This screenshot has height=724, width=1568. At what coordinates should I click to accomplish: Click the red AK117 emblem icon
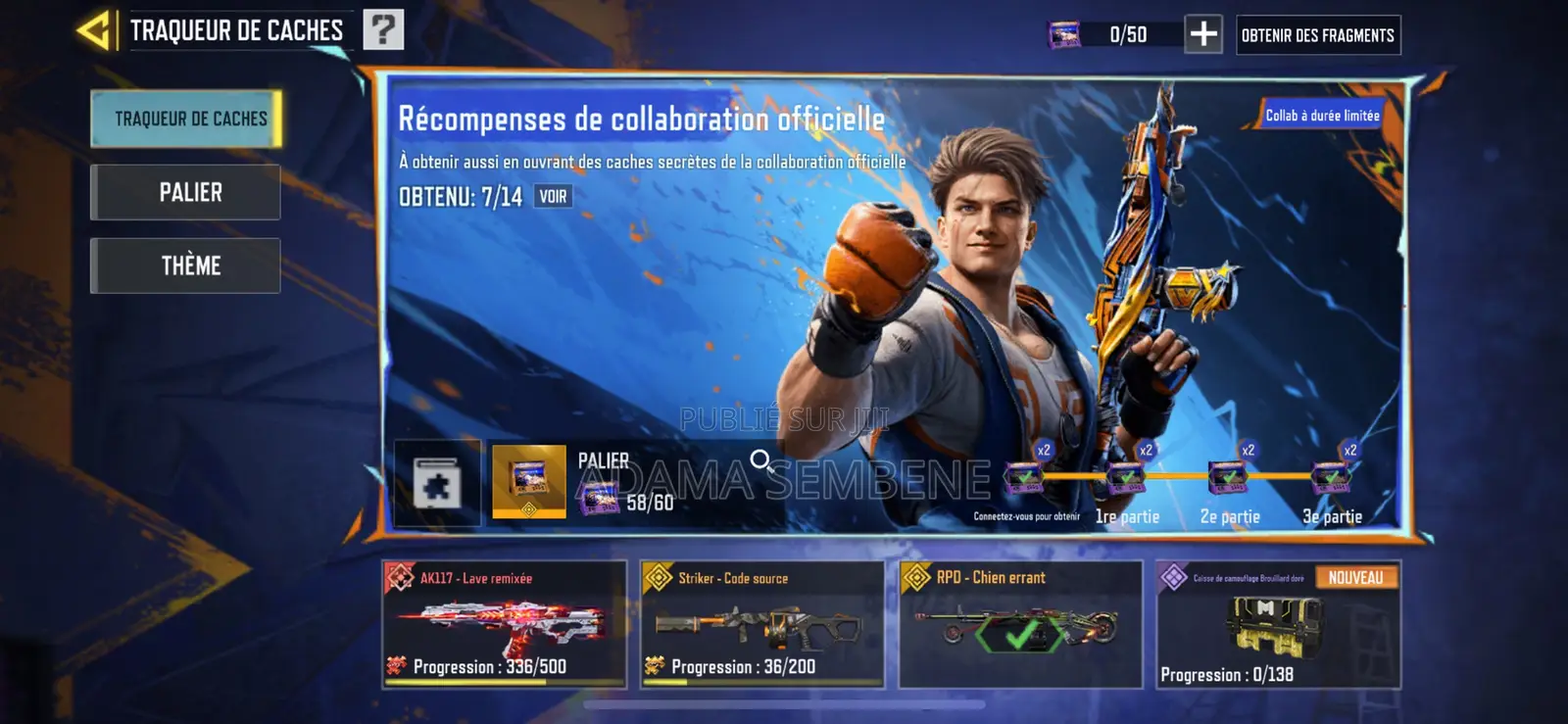pyautogui.click(x=401, y=577)
